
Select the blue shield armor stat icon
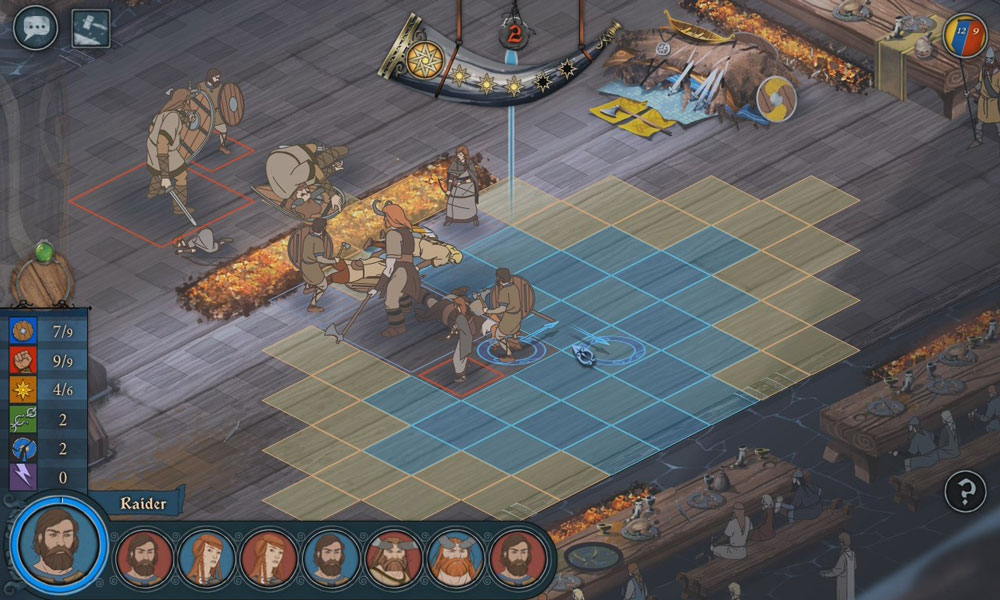pos(23,331)
